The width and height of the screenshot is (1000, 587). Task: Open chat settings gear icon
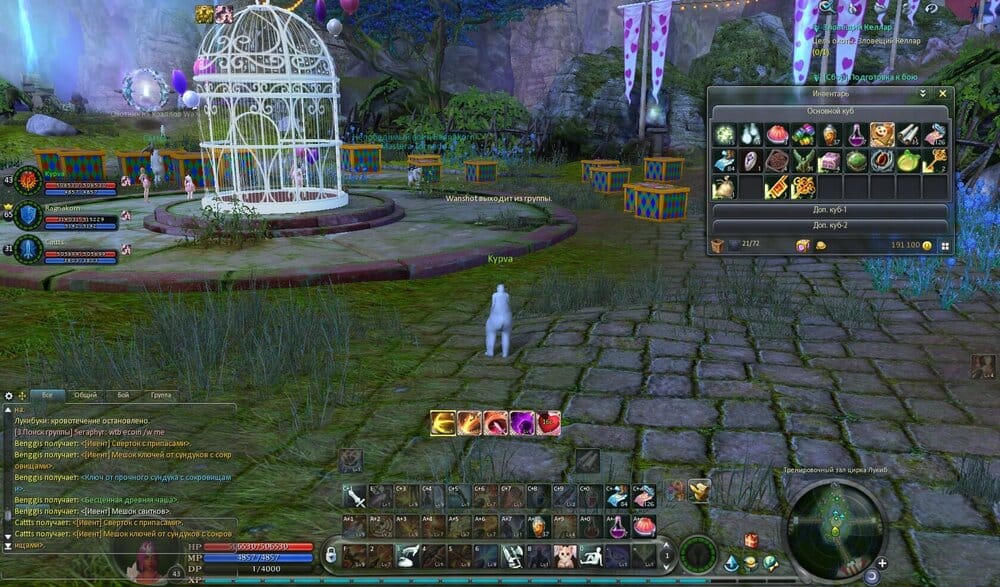8,395
